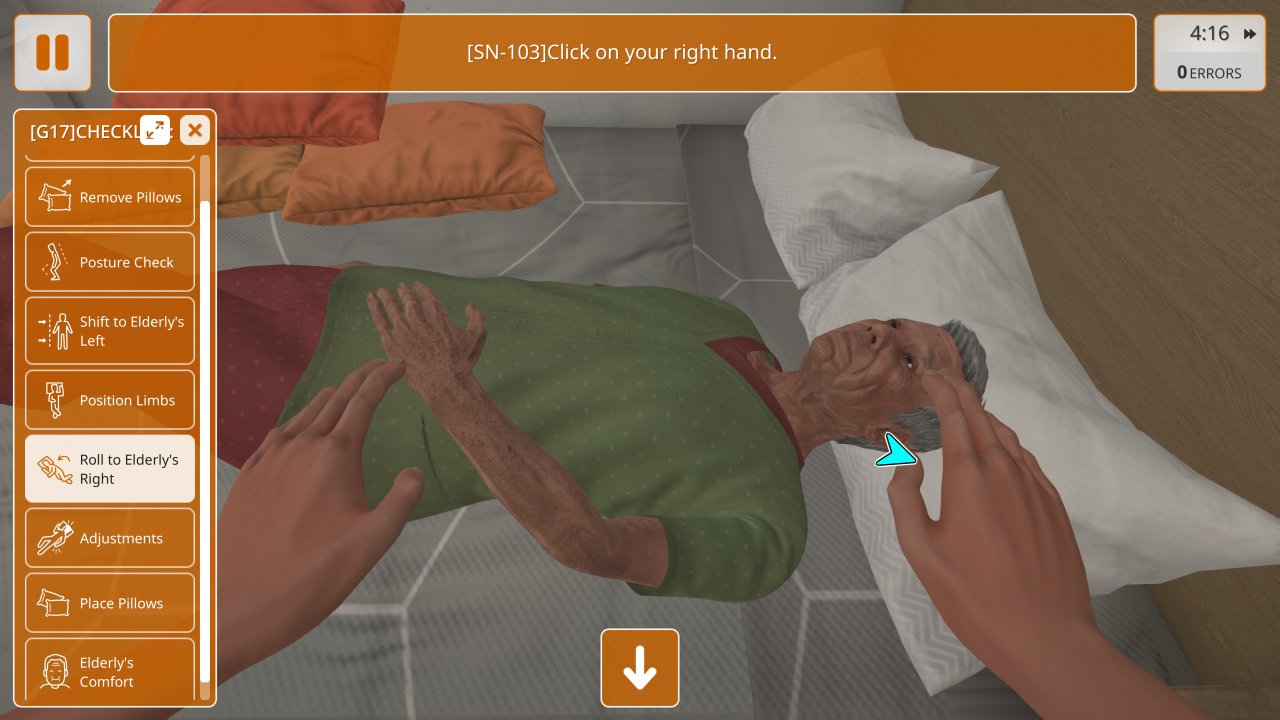Open the Posture Check step
Viewport: 1280px width, 720px height.
click(110, 262)
